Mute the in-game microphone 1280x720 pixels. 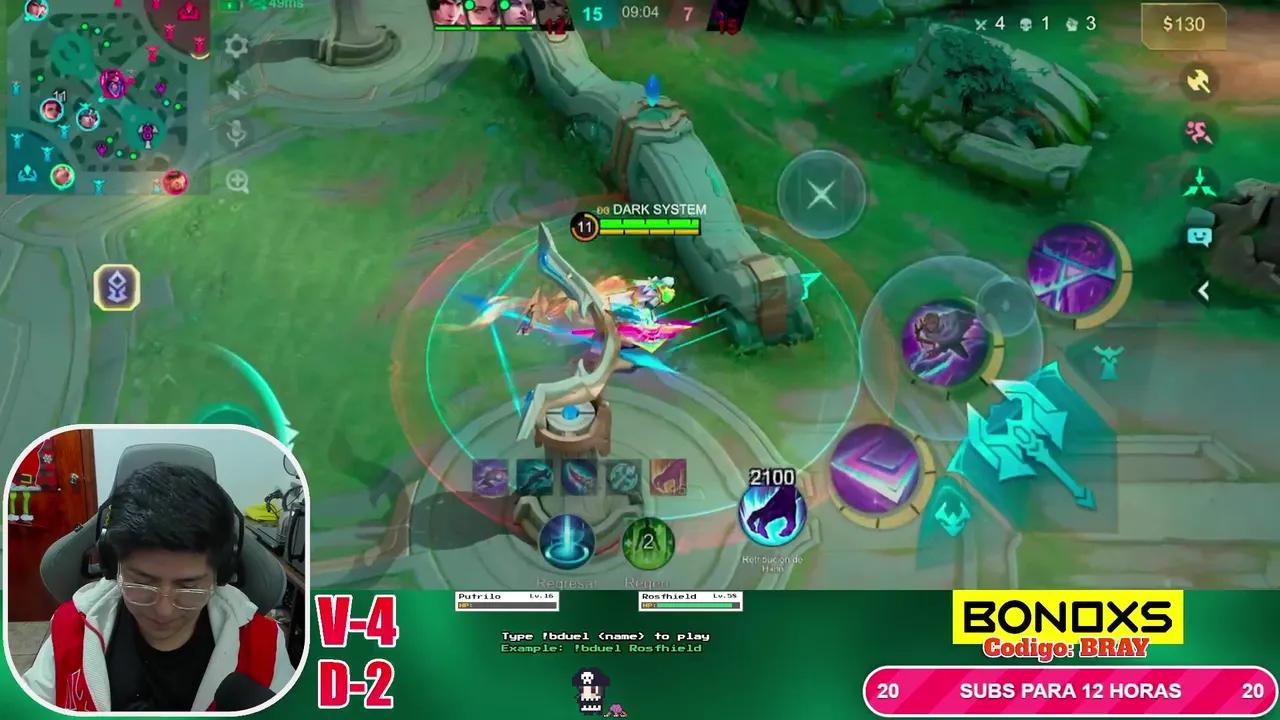235,131
